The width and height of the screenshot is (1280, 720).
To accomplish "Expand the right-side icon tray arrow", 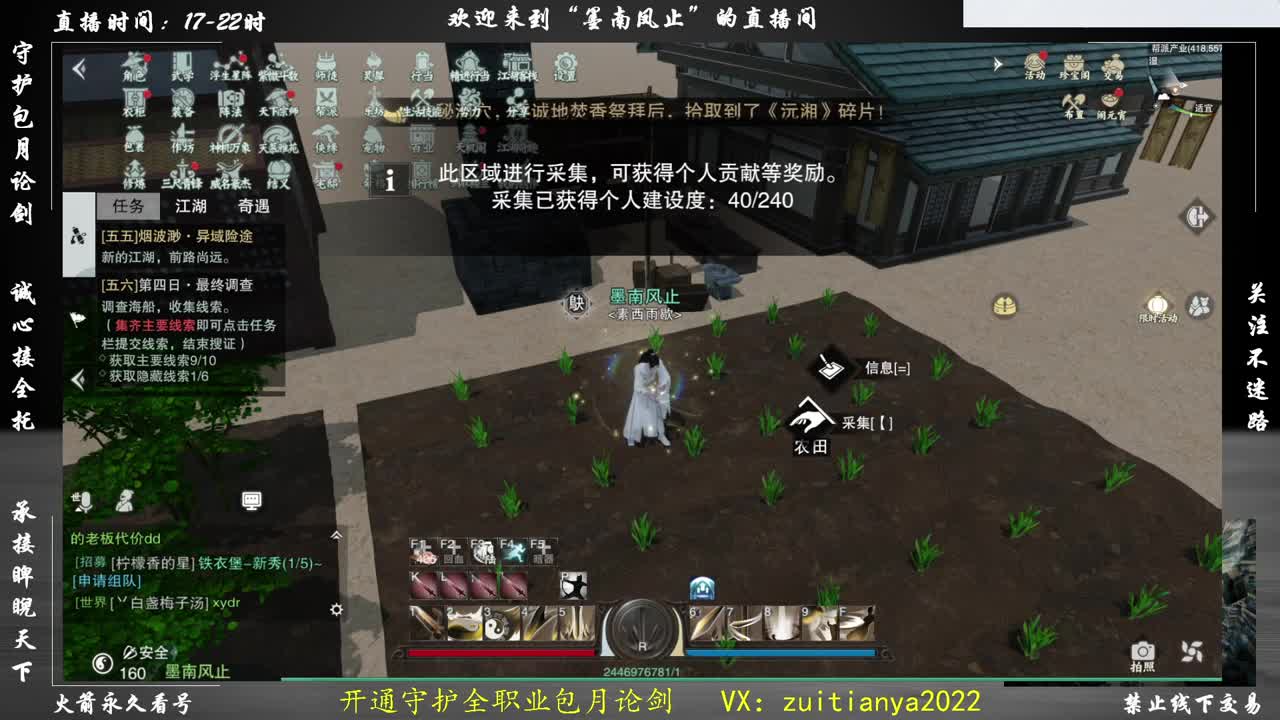I will tap(997, 62).
